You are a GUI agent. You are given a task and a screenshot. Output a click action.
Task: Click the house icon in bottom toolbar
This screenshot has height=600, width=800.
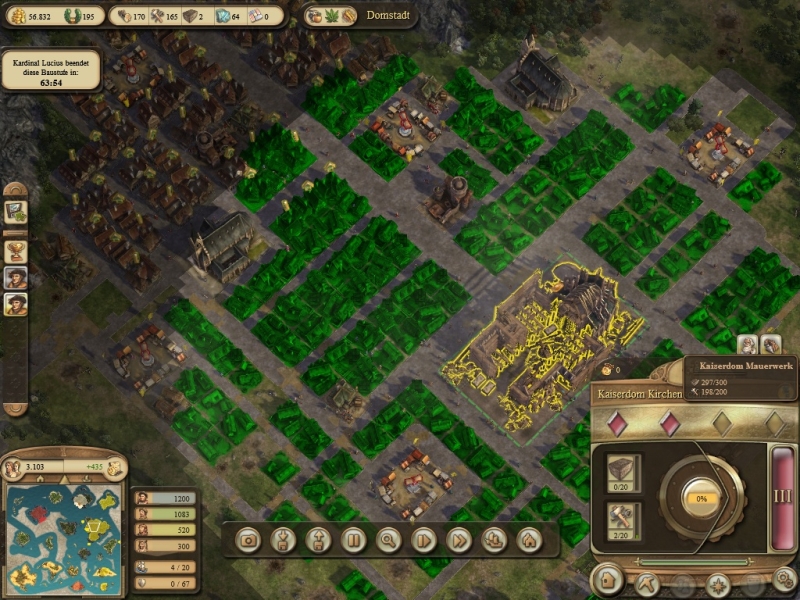[x=528, y=540]
